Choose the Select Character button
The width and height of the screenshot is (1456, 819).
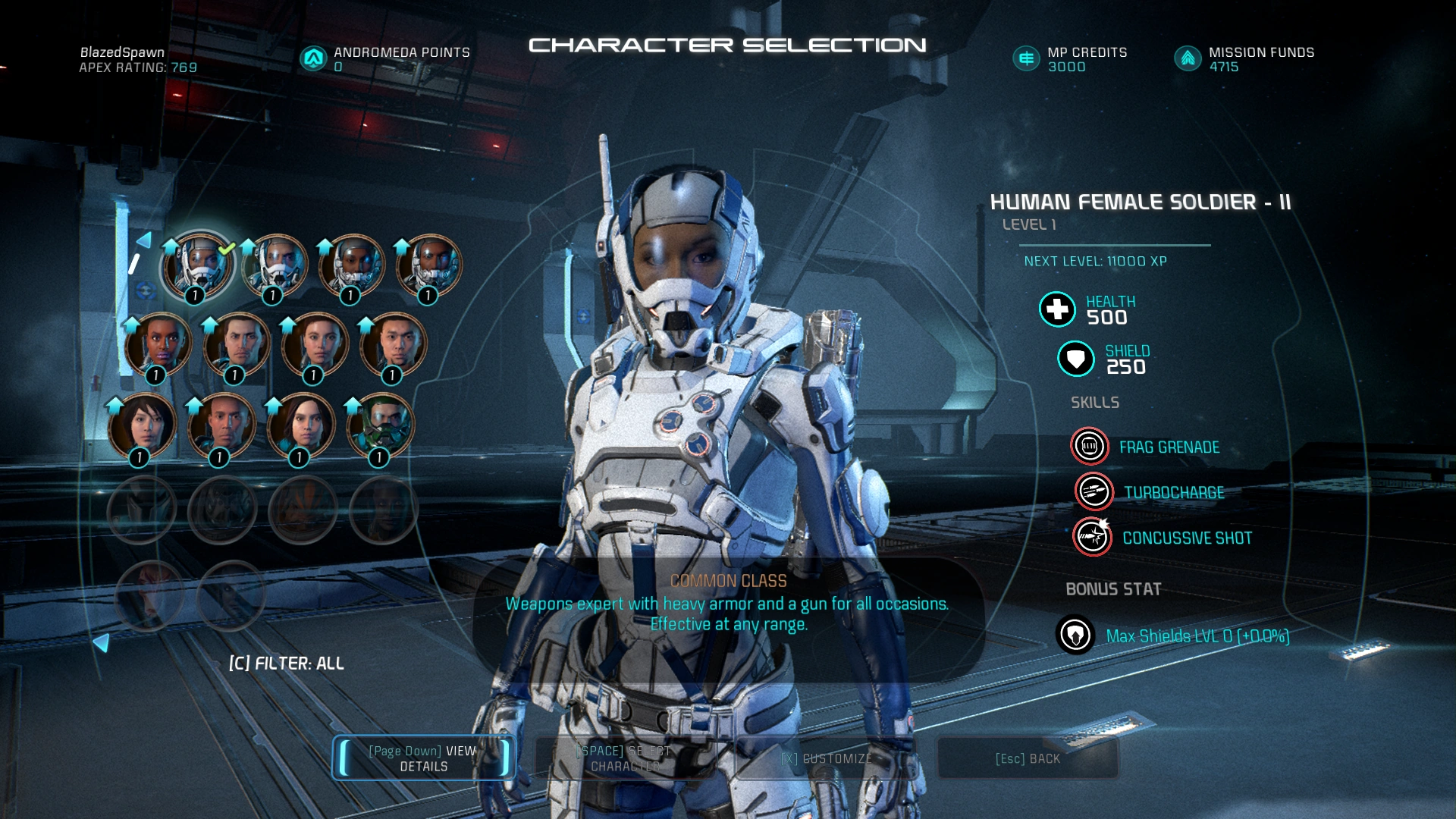coord(624,758)
